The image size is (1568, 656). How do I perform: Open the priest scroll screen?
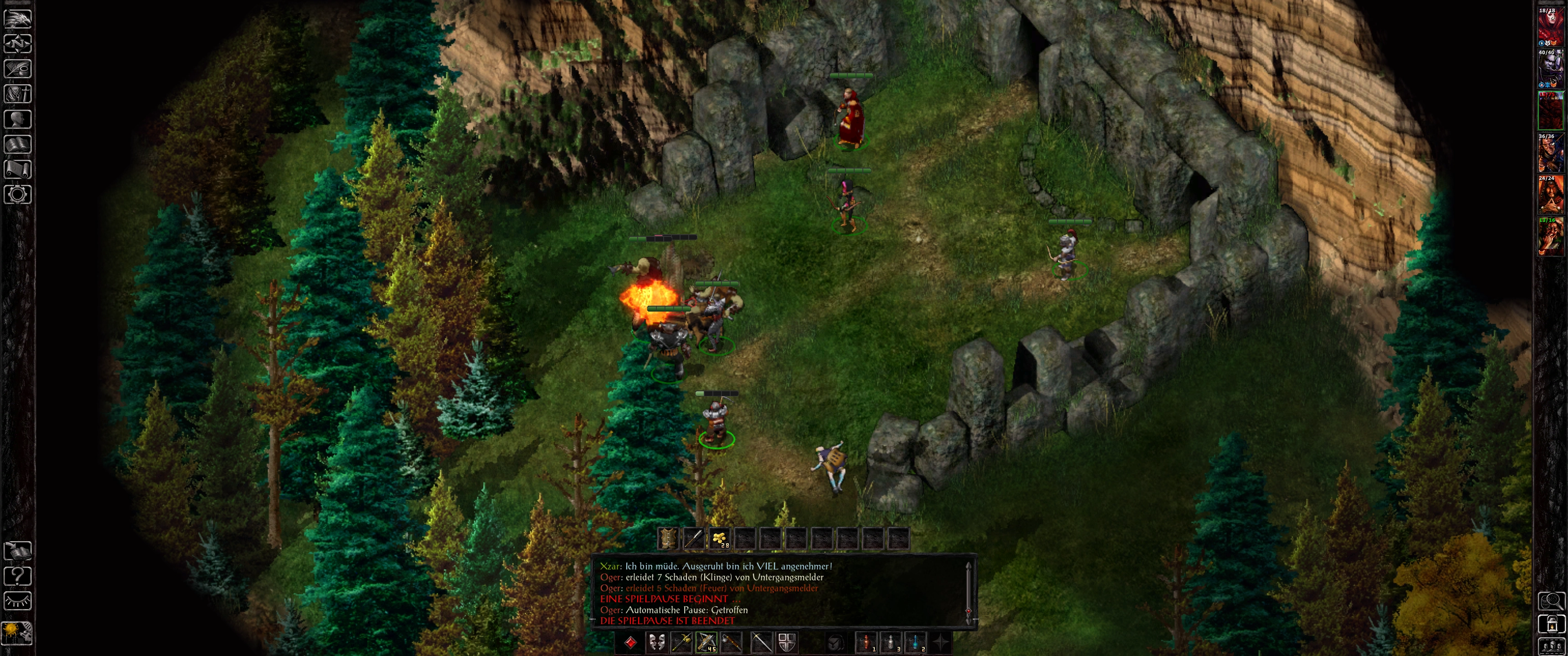pos(18,169)
